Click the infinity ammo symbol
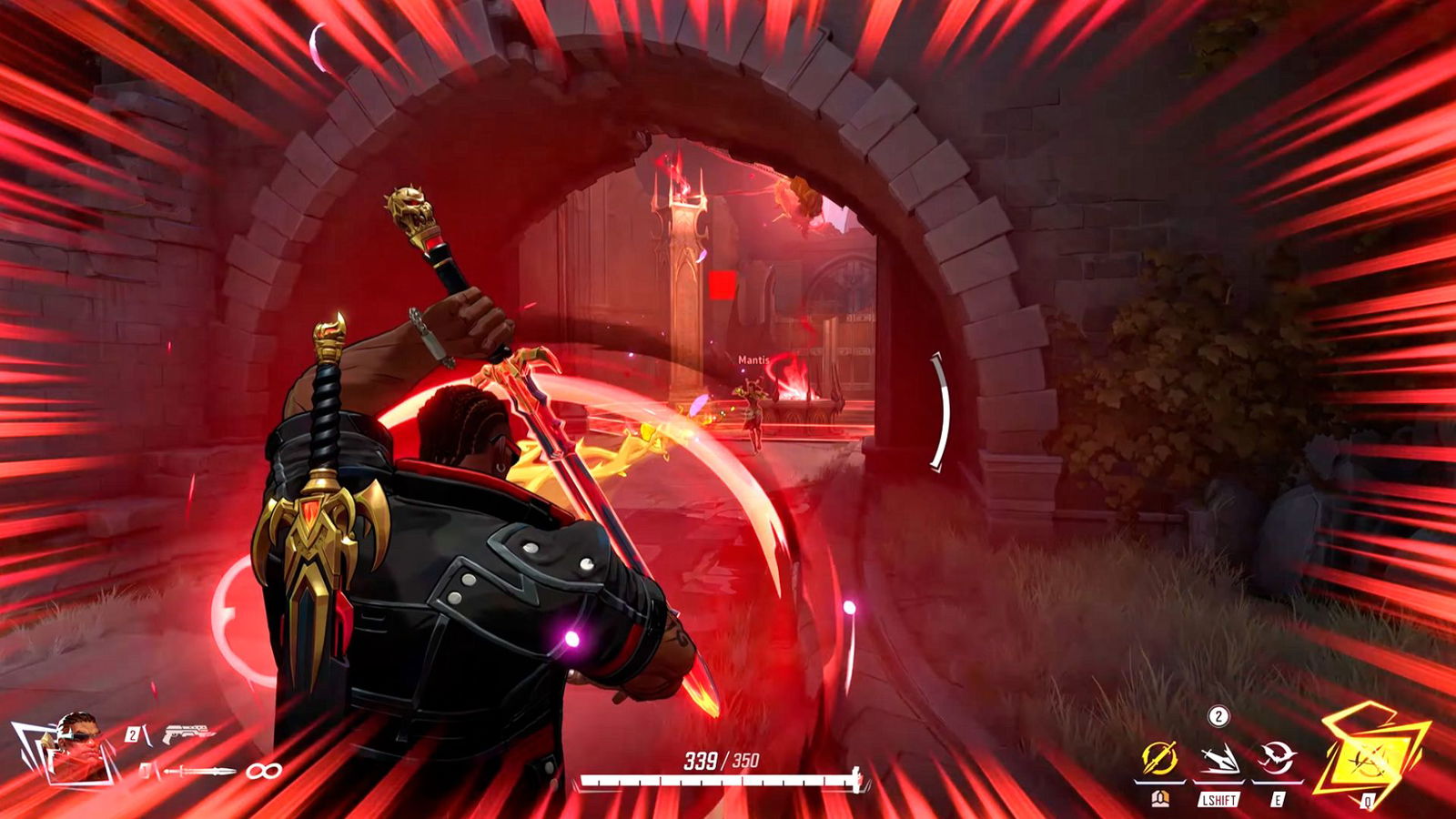Image resolution: width=1456 pixels, height=819 pixels. click(x=263, y=771)
